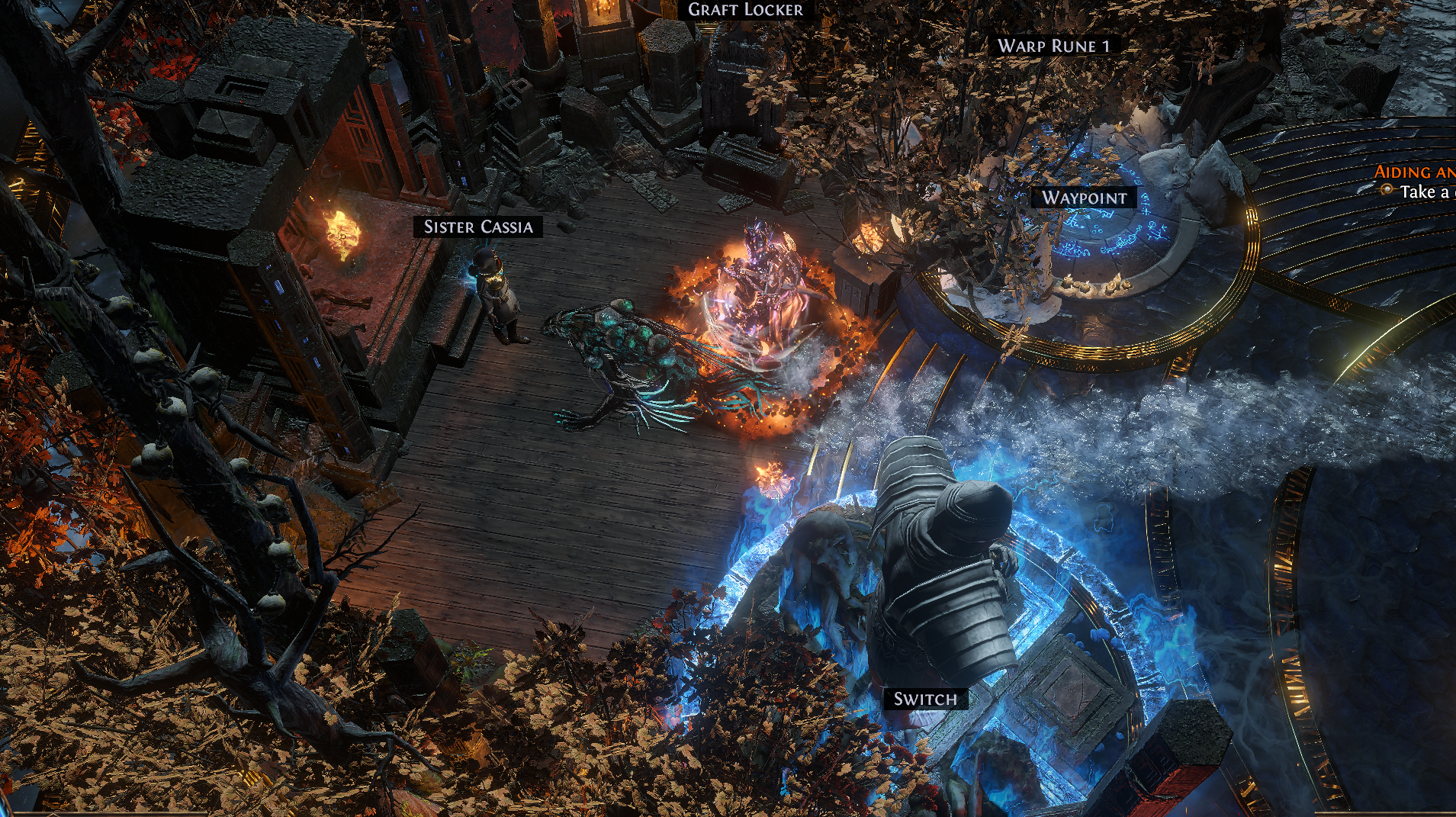Select the Warp Rune 1 label text
This screenshot has width=1456, height=817.
point(1055,46)
